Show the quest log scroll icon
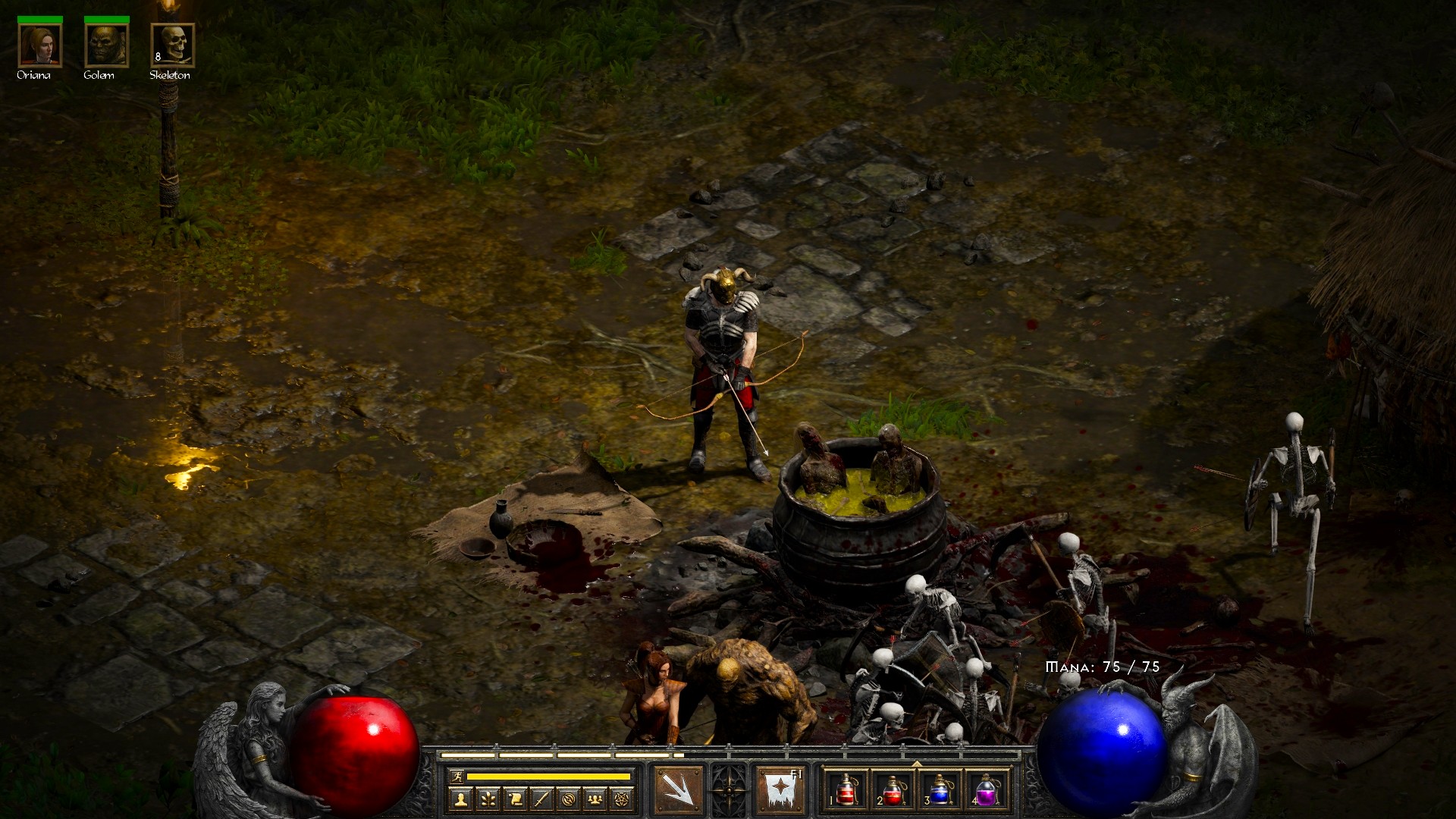The height and width of the screenshot is (819, 1456). (x=515, y=799)
